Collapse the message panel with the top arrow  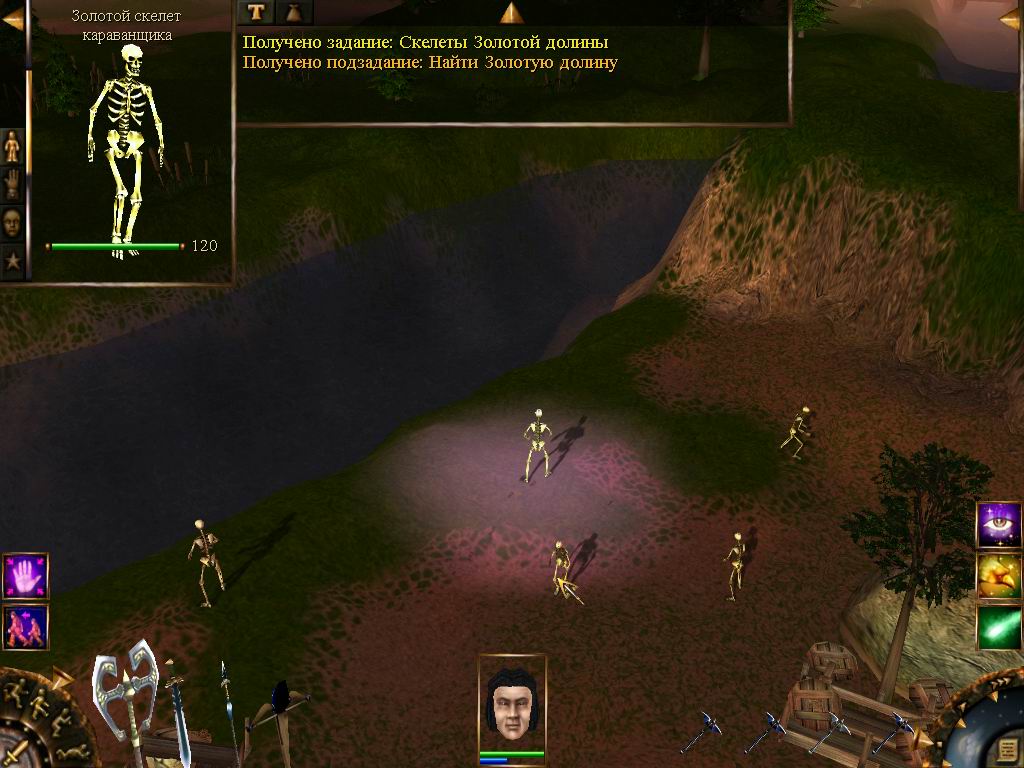tap(512, 12)
